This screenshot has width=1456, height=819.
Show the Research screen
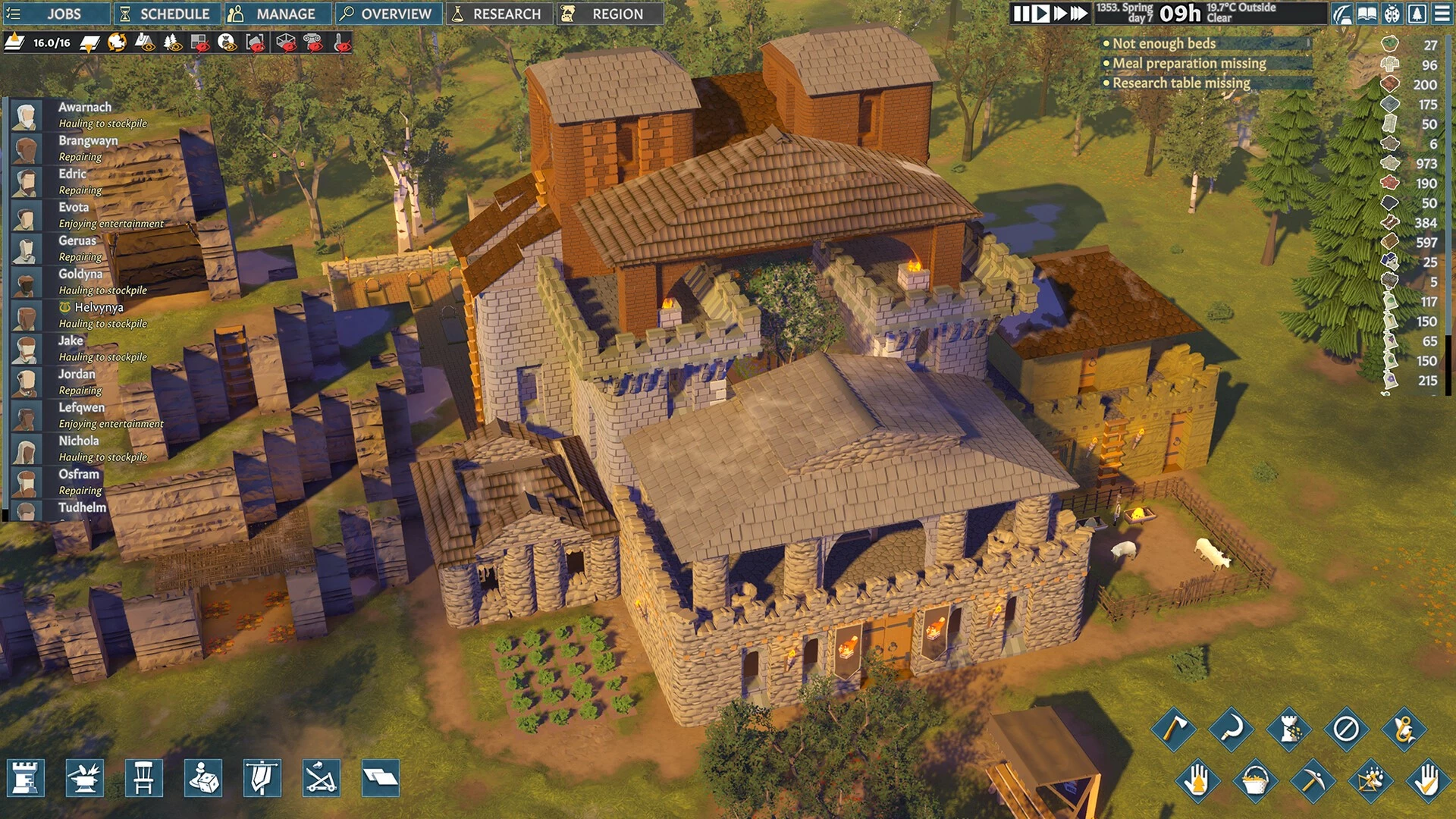tap(499, 14)
